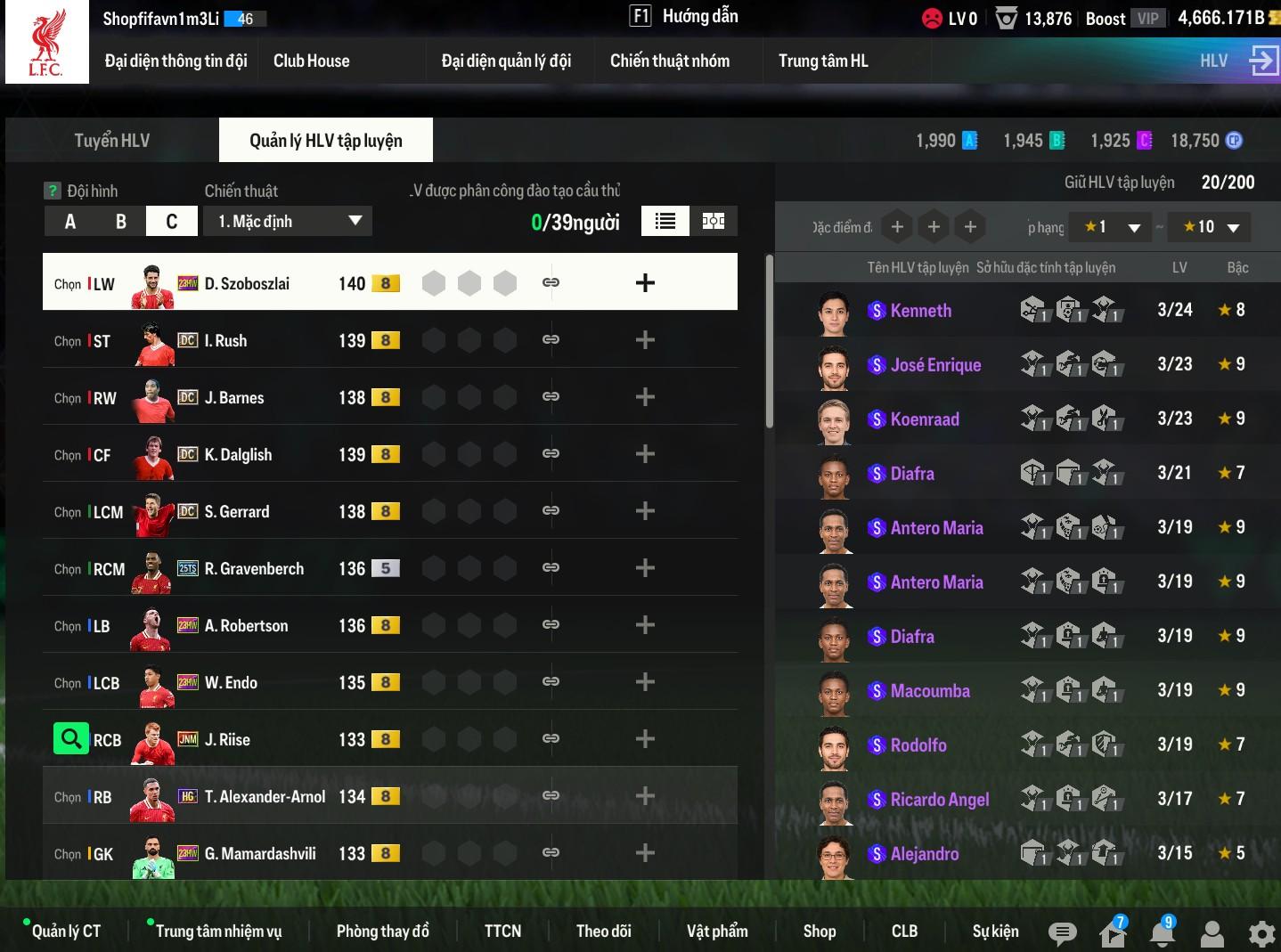
Task: Open the Mặc định tactics dropdown
Action: [289, 222]
